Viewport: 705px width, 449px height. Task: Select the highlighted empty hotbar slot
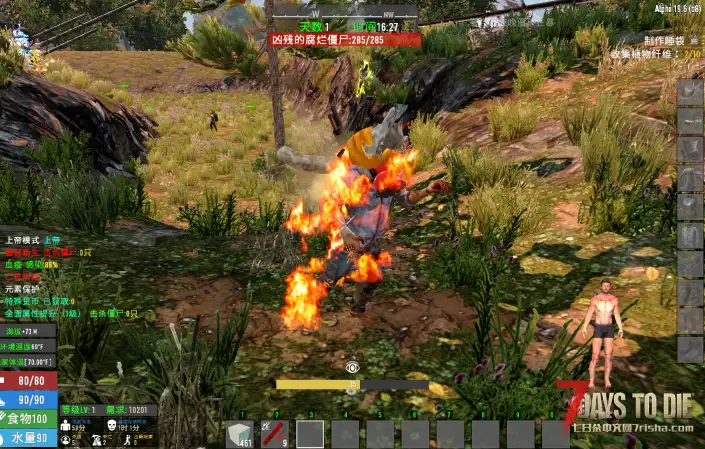pyautogui.click(x=310, y=433)
